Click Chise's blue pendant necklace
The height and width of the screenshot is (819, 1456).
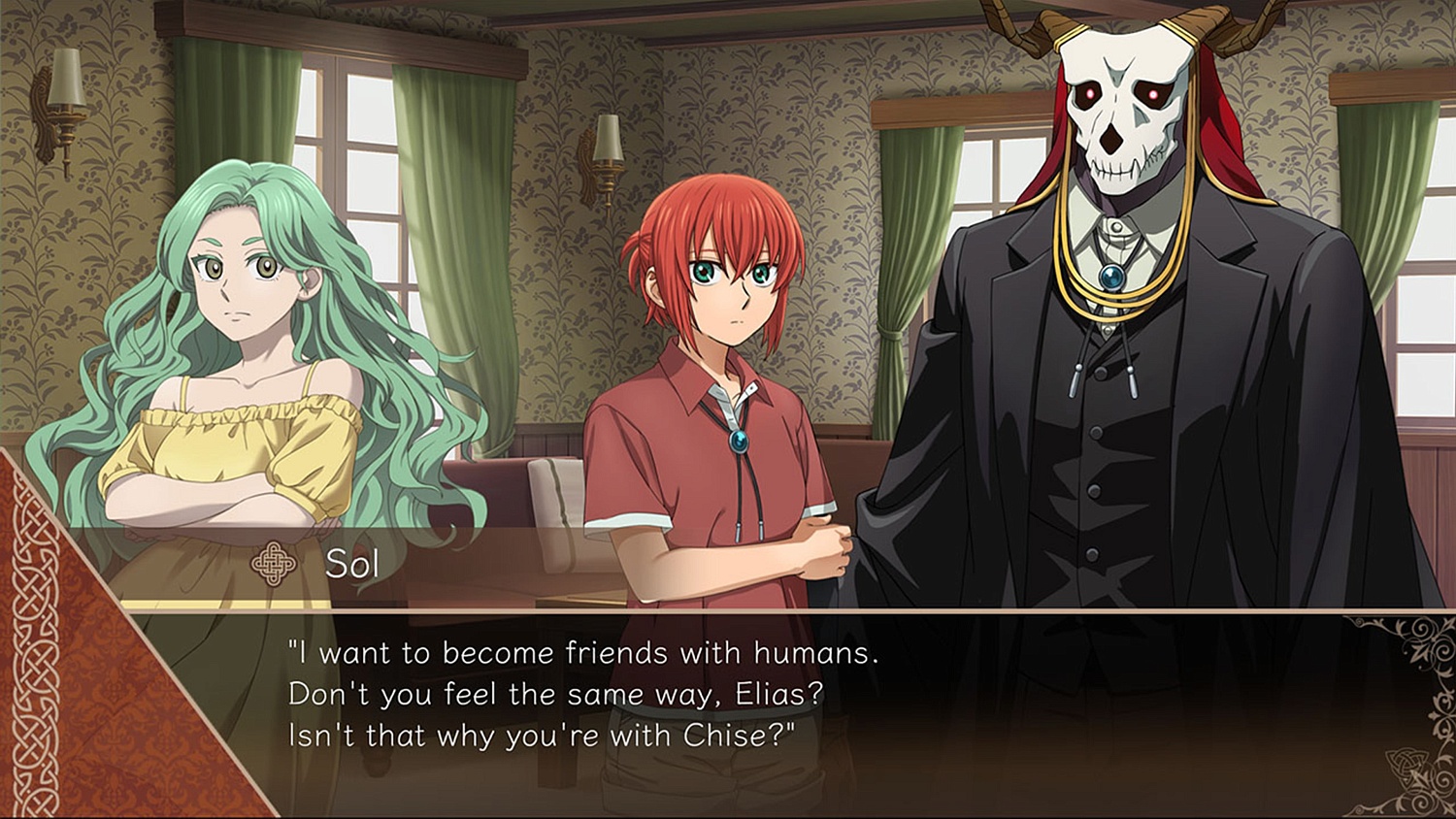pos(737,440)
